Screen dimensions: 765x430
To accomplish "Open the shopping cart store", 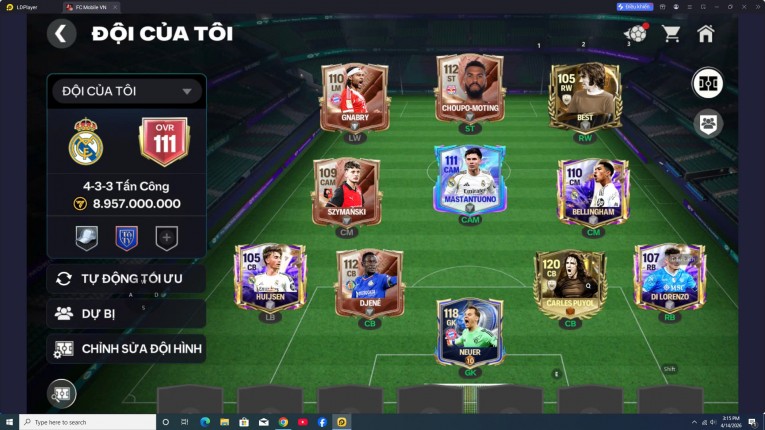I will point(671,34).
